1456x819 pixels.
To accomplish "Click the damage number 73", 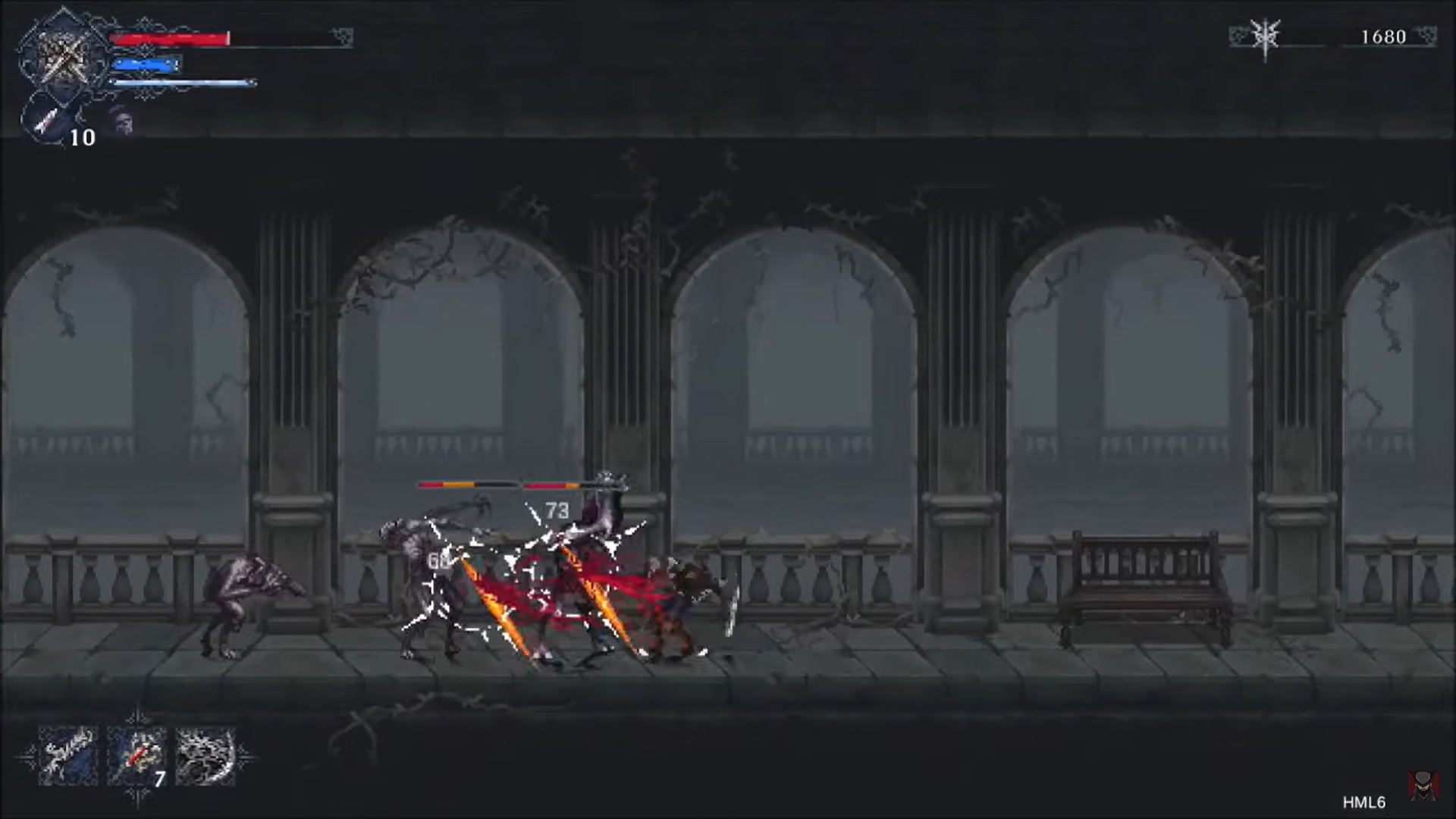I will [x=556, y=510].
